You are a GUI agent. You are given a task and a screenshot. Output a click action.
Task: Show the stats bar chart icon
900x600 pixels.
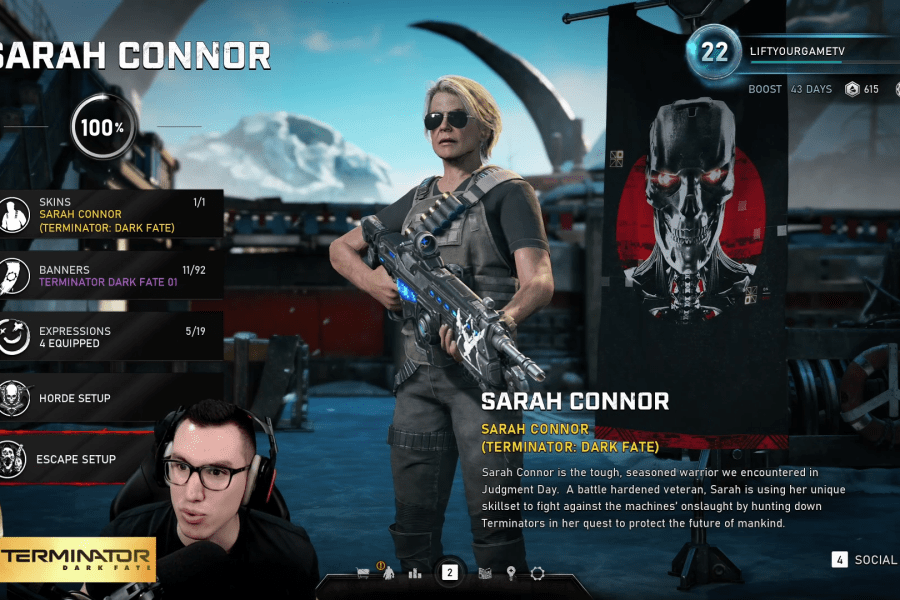coord(415,573)
